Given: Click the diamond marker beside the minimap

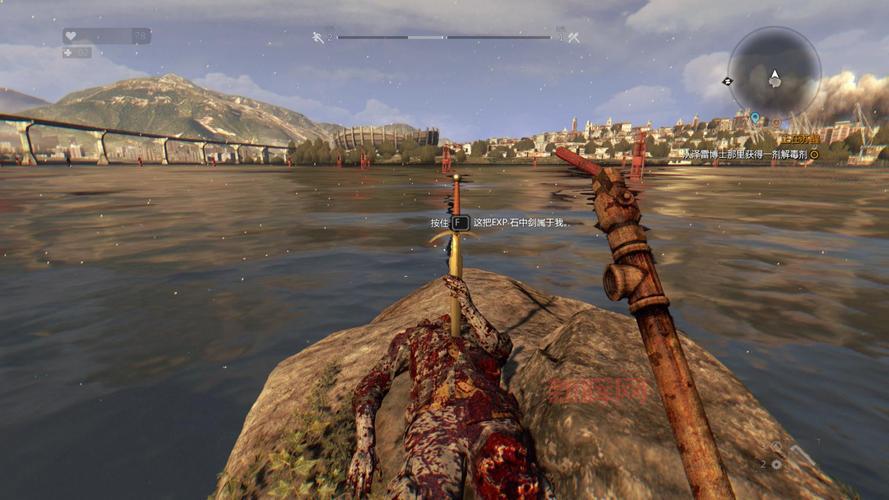Looking at the screenshot, I should [x=727, y=80].
